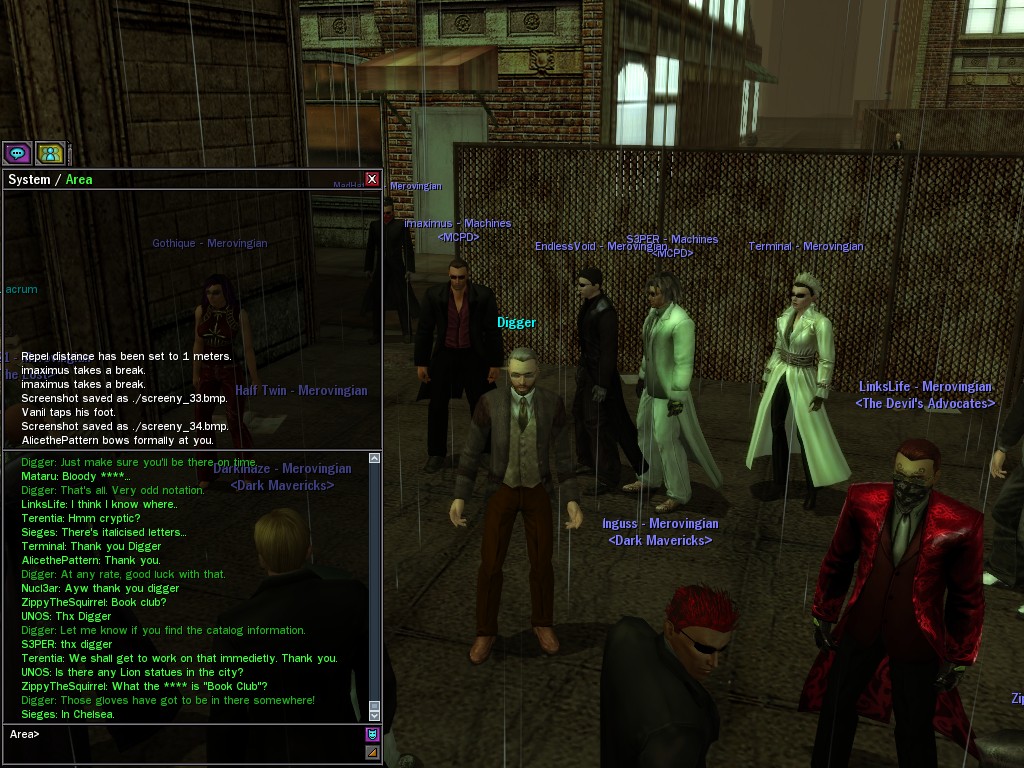Select the System label in chat header
Image resolution: width=1024 pixels, height=768 pixels.
(x=28, y=180)
